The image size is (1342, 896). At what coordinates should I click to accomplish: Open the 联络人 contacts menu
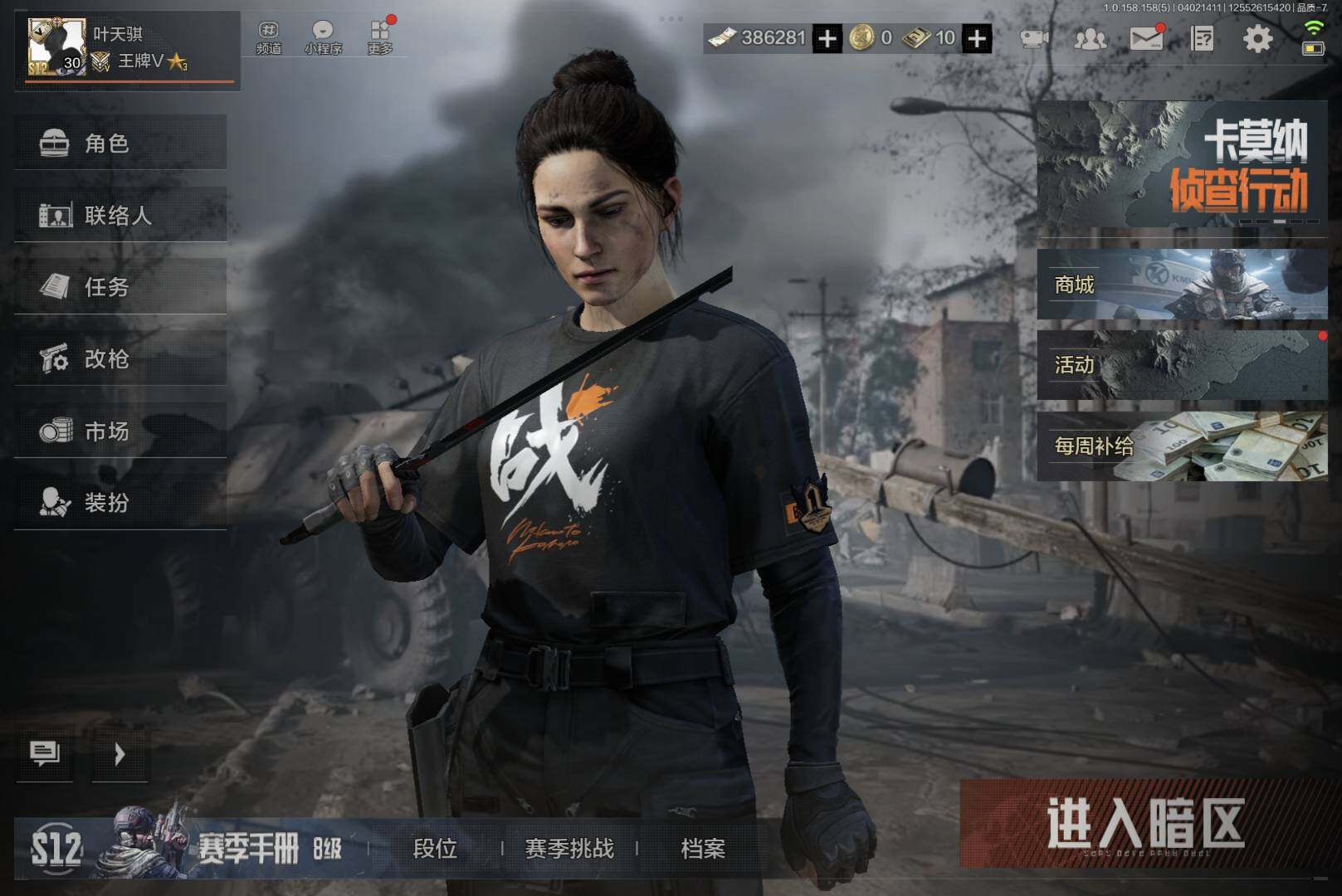coord(120,216)
